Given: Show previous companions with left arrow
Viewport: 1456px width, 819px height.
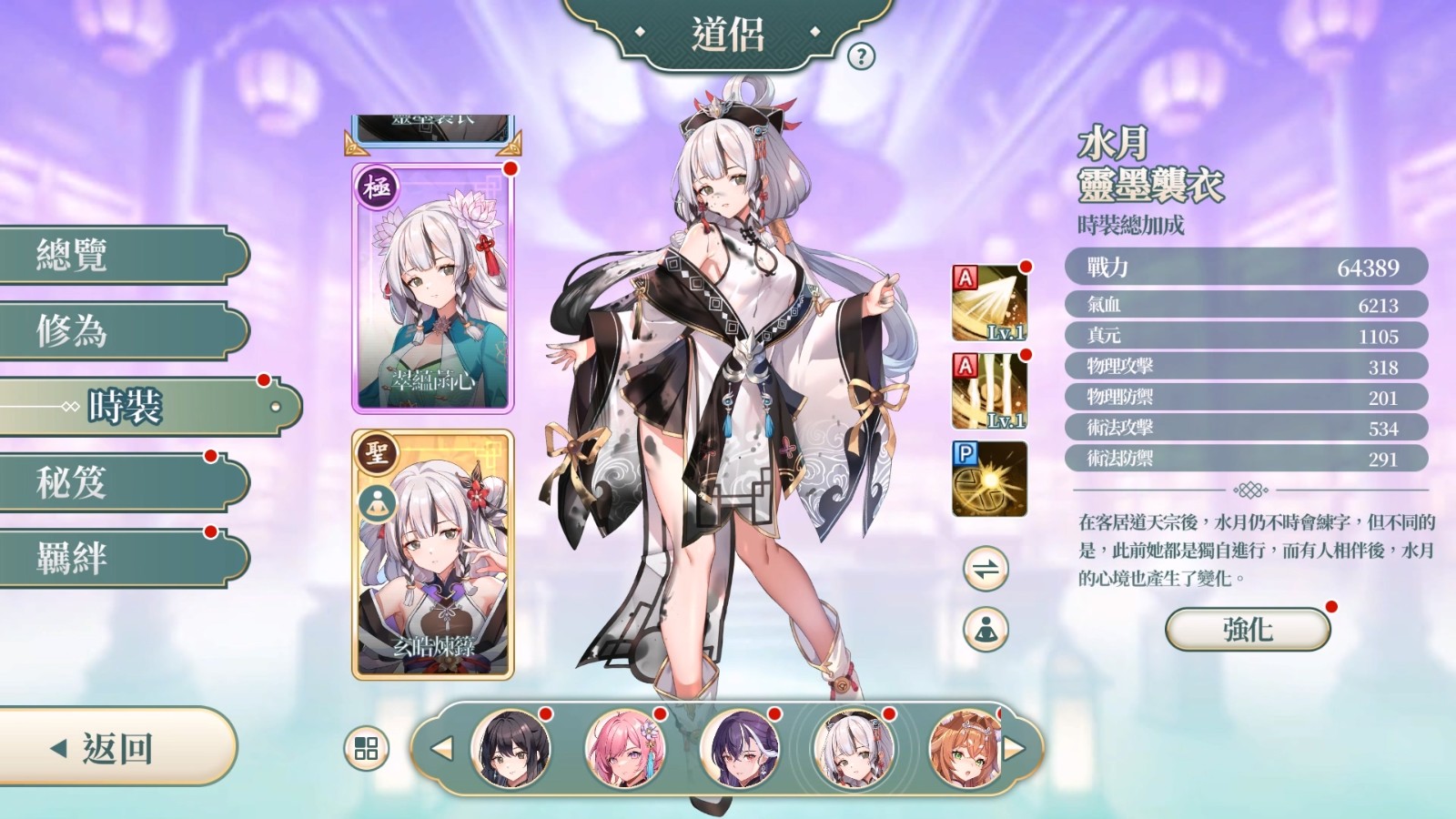Looking at the screenshot, I should click(x=442, y=749).
